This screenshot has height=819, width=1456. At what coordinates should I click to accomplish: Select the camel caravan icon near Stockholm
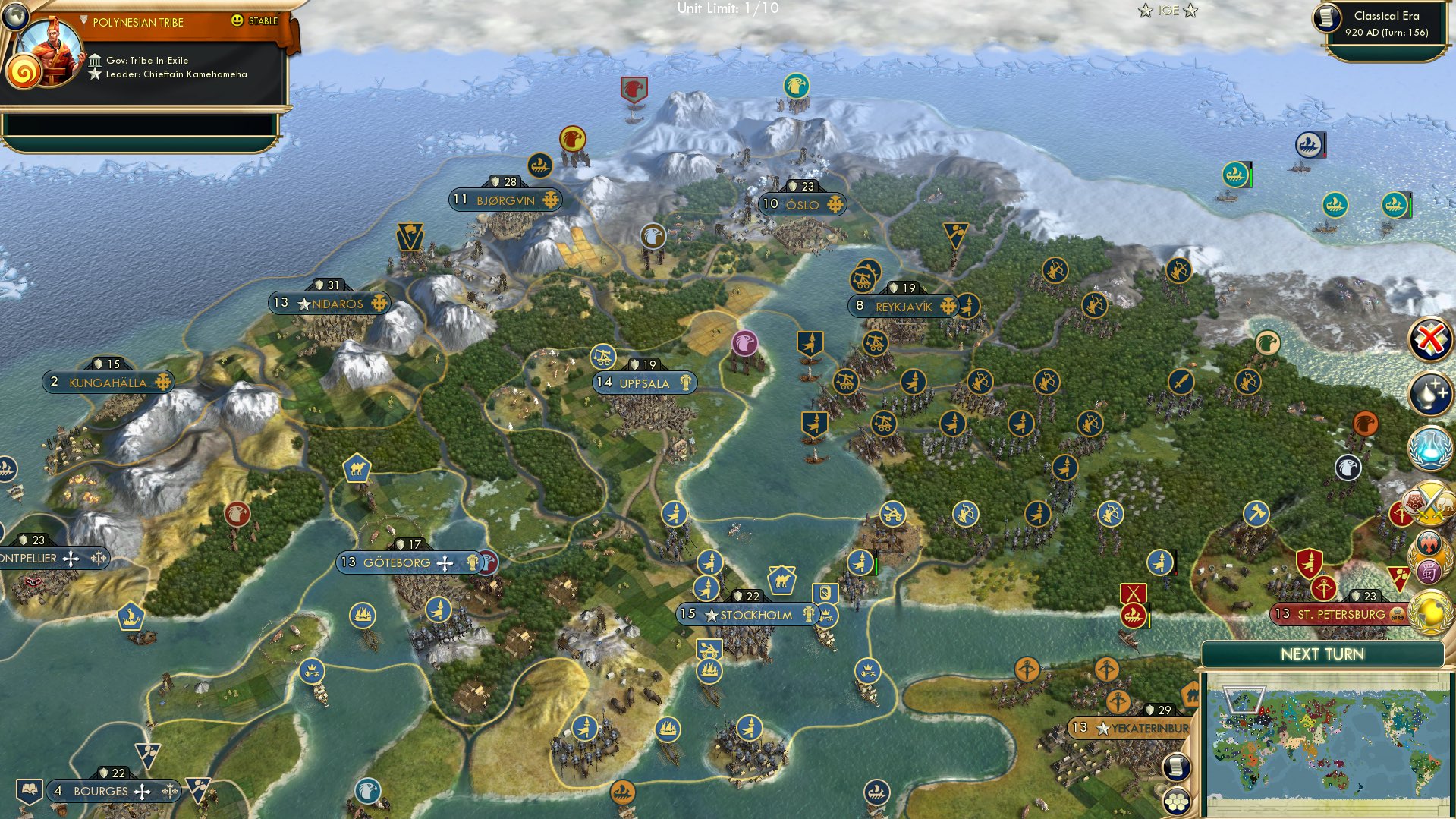pos(781,581)
